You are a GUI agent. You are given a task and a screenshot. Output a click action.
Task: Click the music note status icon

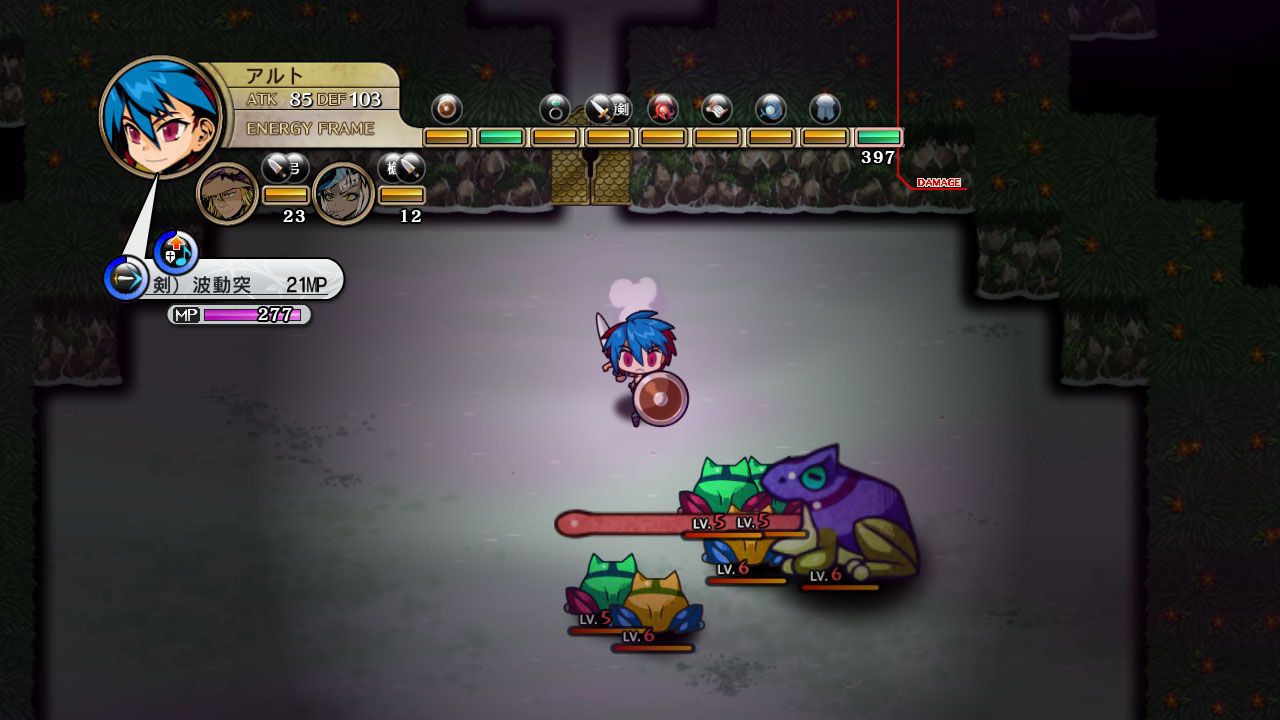coord(182,260)
